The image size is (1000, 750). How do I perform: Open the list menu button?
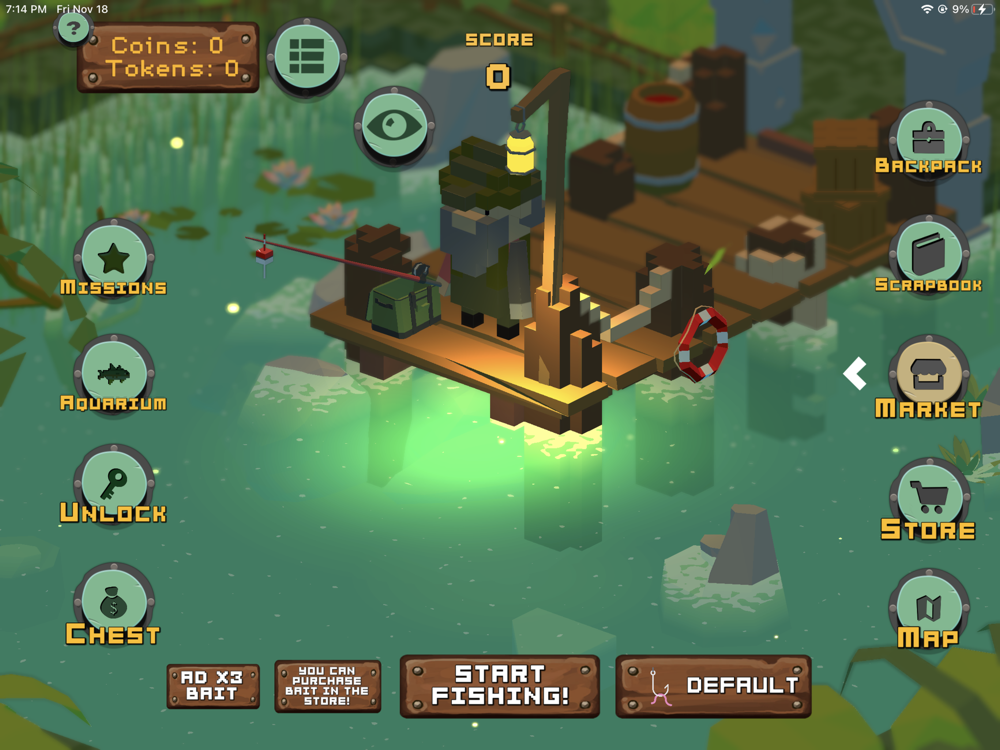(306, 57)
